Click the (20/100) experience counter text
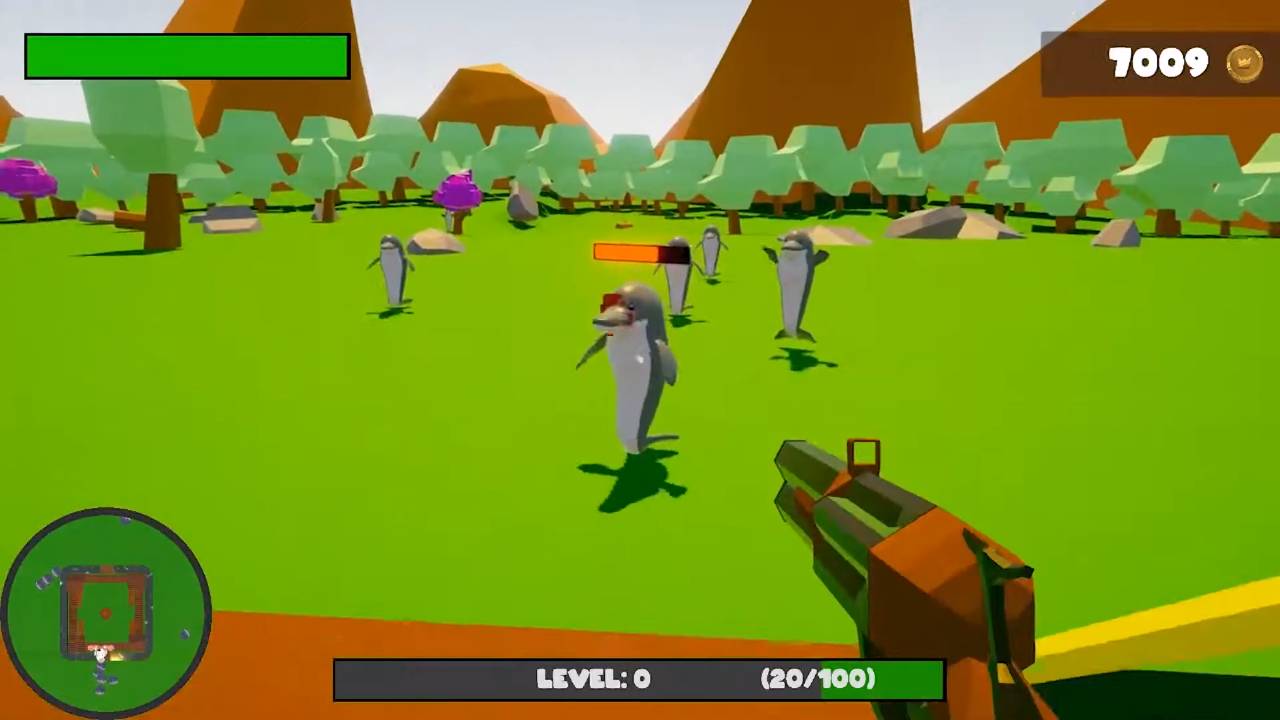This screenshot has height=720, width=1280. [x=820, y=679]
